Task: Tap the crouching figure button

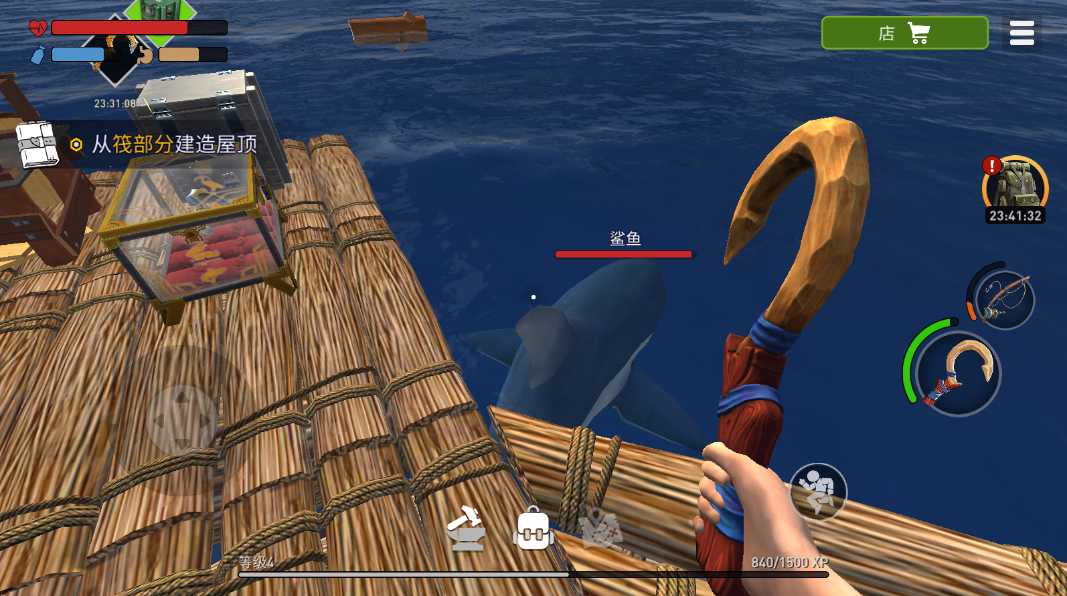Action: 818,491
